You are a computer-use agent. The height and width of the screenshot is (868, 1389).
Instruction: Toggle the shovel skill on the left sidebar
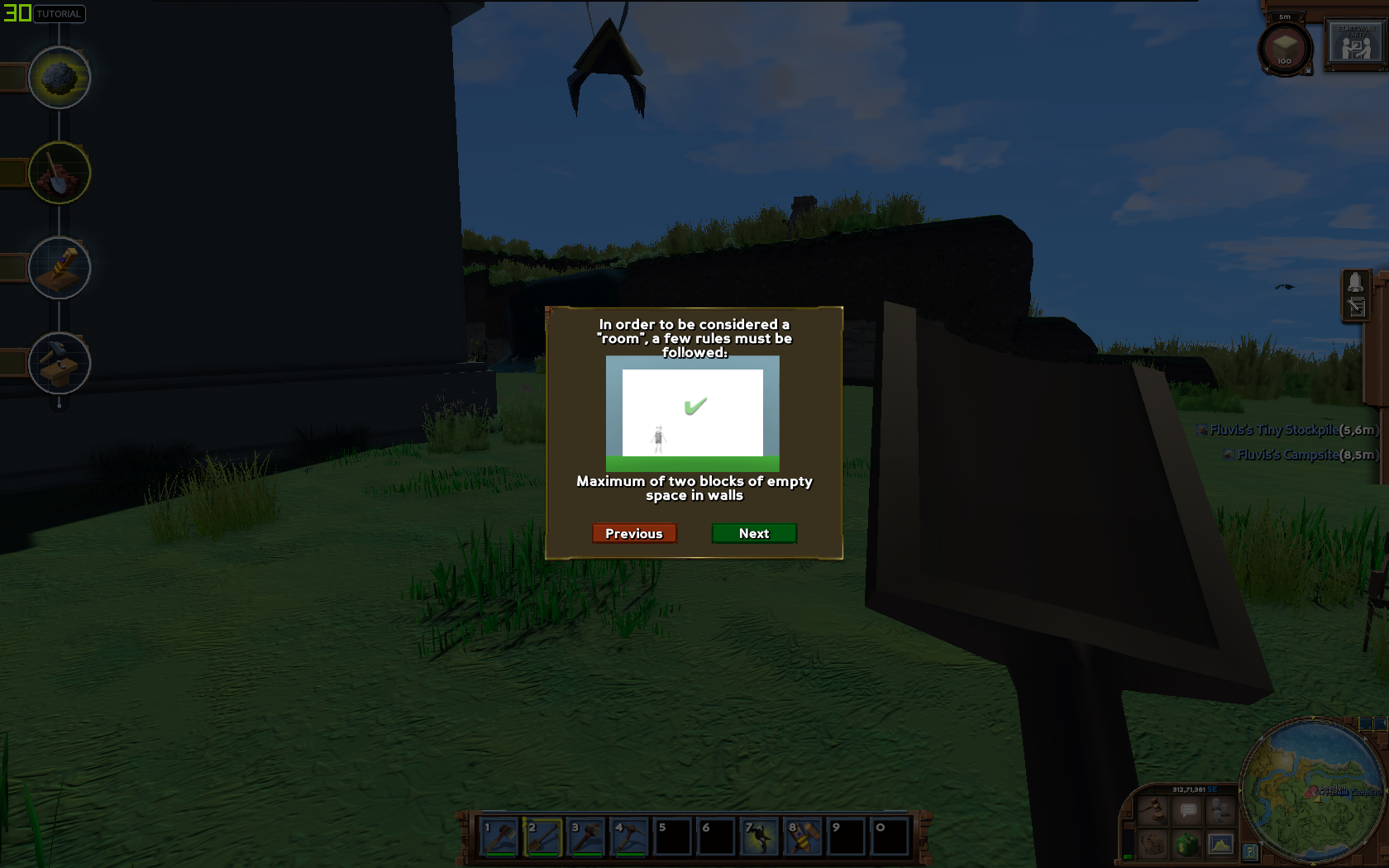coord(58,172)
